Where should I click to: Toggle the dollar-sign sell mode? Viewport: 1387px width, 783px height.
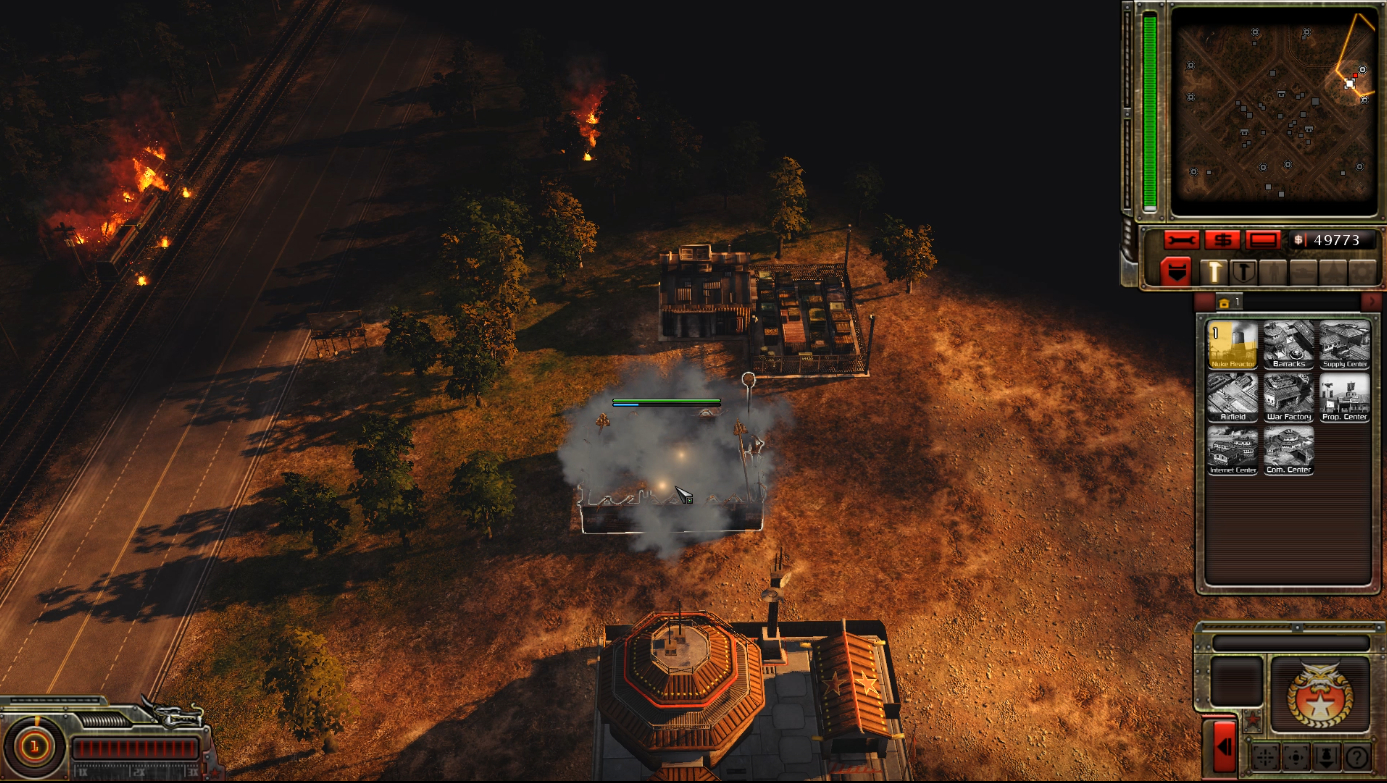pyautogui.click(x=1222, y=241)
